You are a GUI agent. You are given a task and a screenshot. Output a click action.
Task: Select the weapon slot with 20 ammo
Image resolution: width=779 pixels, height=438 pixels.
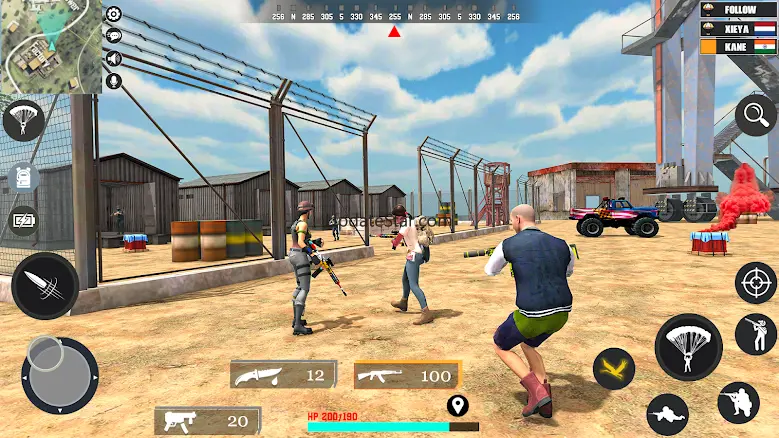[207, 421]
